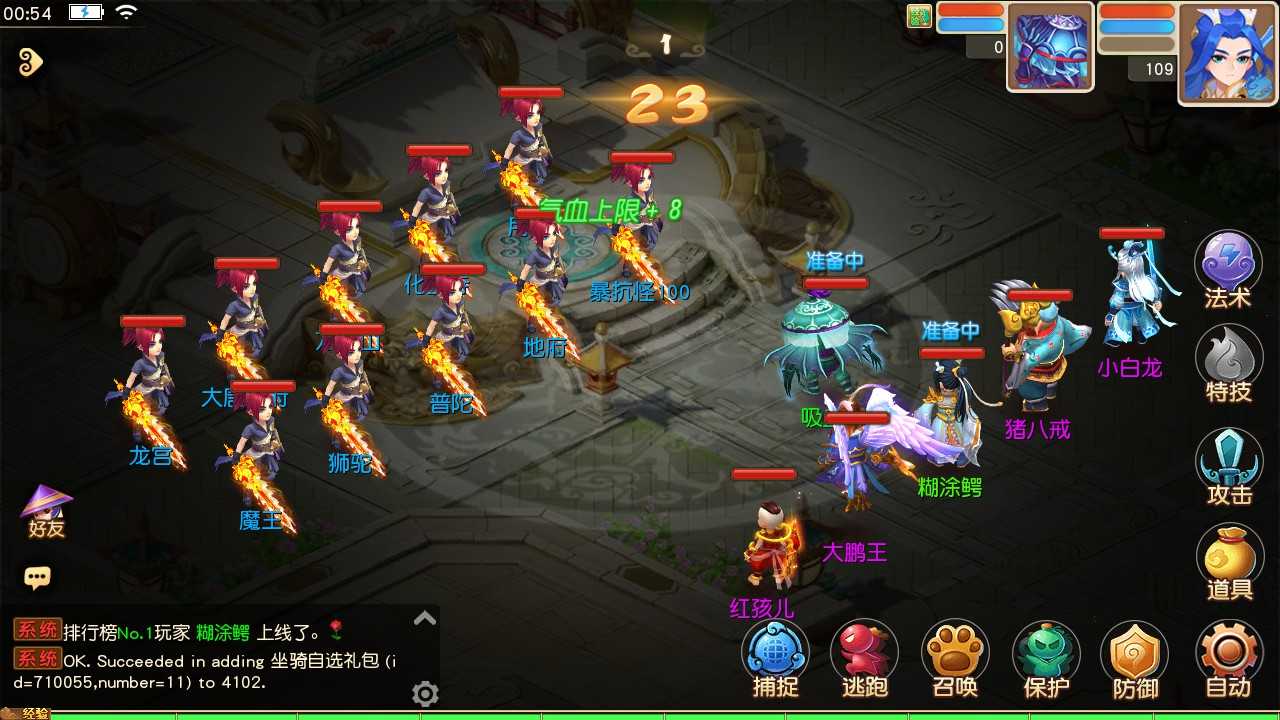The image size is (1280, 720).
Task: Tap the scroll icon at top left
Action: pyautogui.click(x=28, y=62)
